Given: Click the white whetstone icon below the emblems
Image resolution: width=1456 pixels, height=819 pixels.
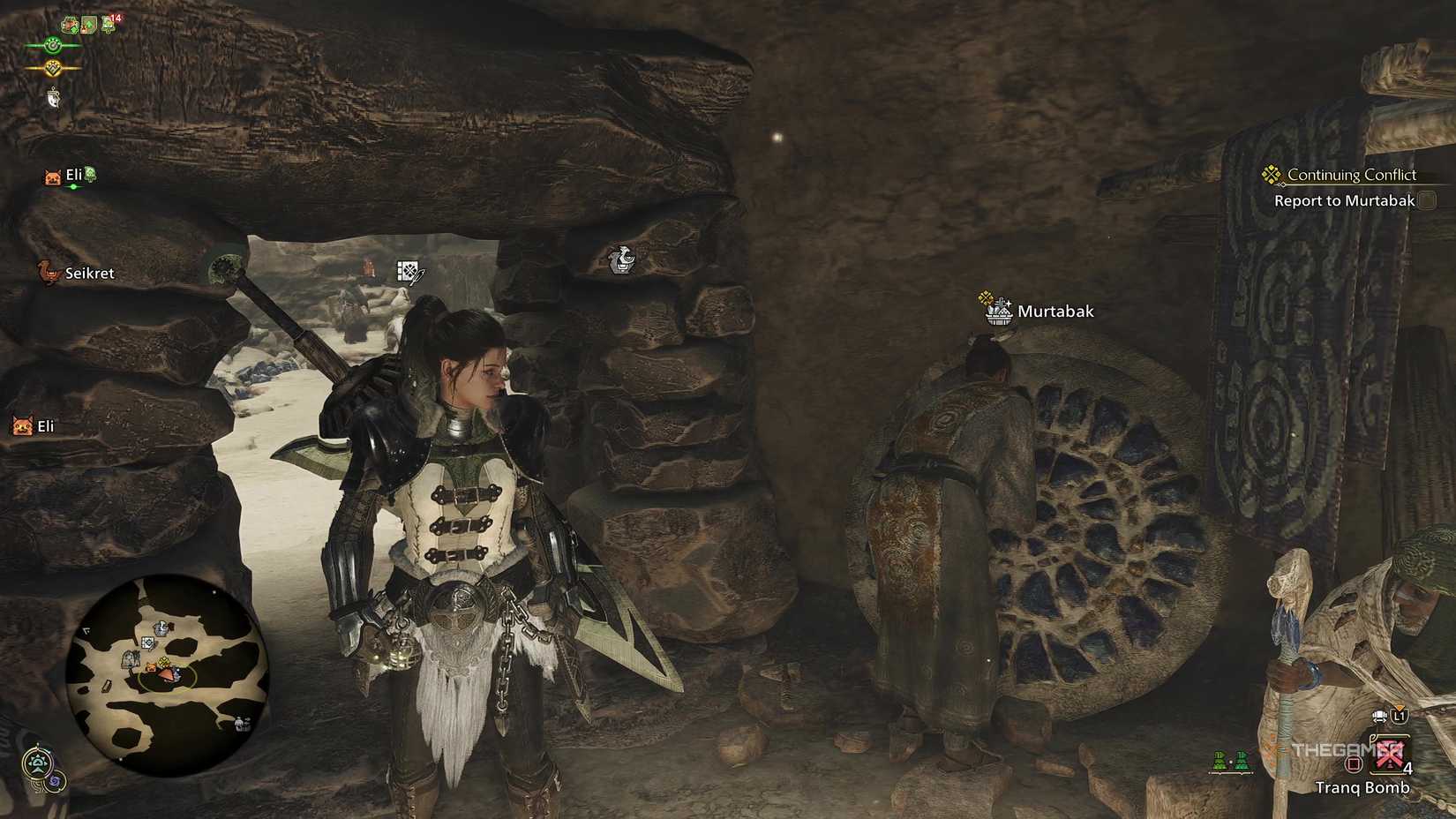Looking at the screenshot, I should pyautogui.click(x=54, y=99).
